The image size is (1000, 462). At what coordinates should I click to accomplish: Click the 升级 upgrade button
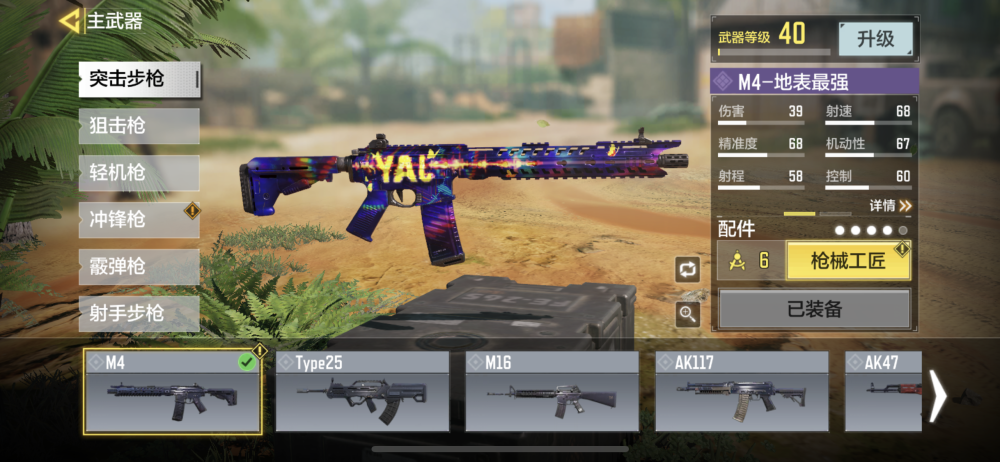pyautogui.click(x=875, y=39)
